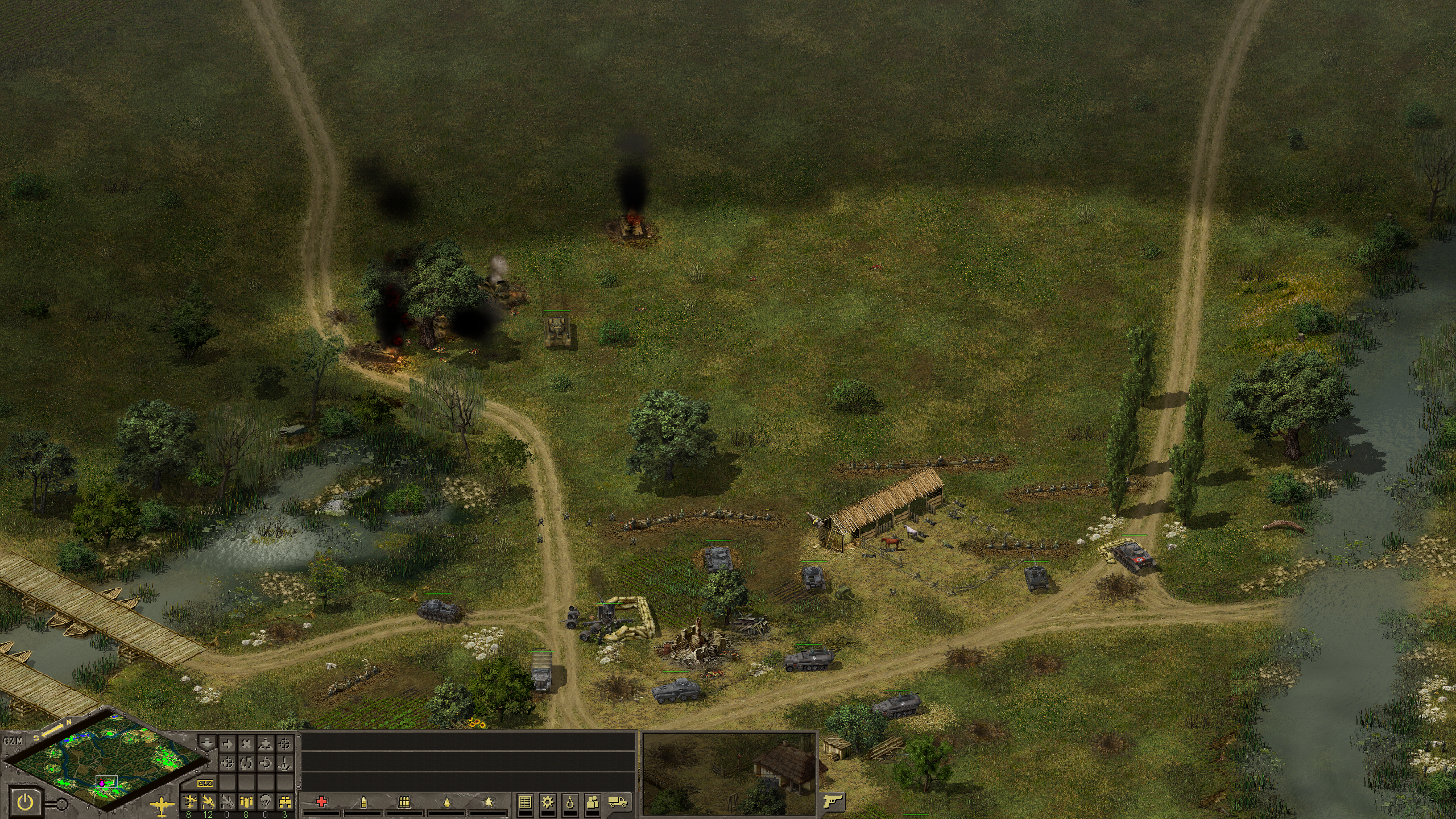This screenshot has height=819, width=1456.
Task: Click the yellow truck transport icon
Action: point(618,802)
